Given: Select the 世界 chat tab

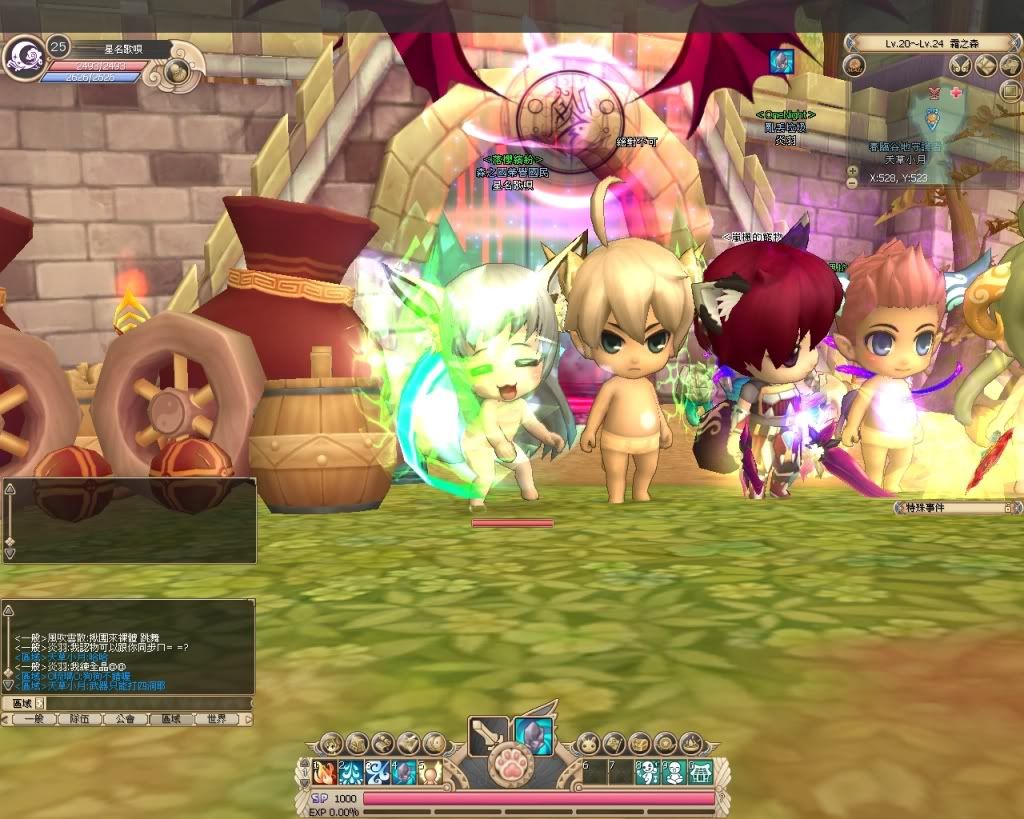Looking at the screenshot, I should point(217,719).
